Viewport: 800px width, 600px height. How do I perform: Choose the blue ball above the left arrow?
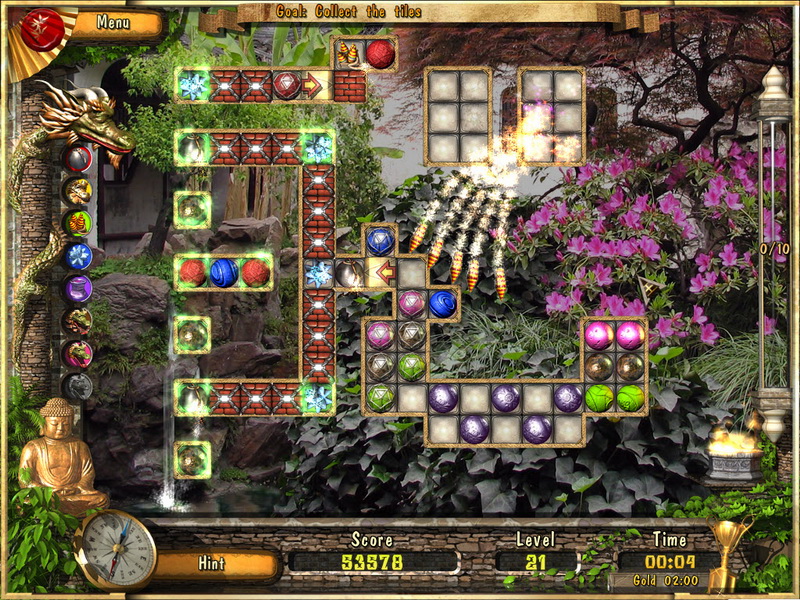(x=380, y=241)
